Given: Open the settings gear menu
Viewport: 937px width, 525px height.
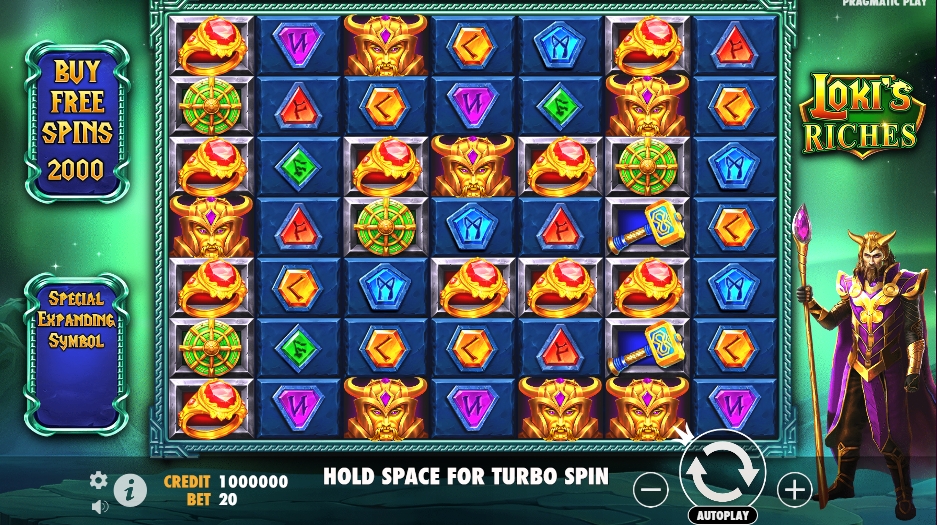Looking at the screenshot, I should coord(98,481).
